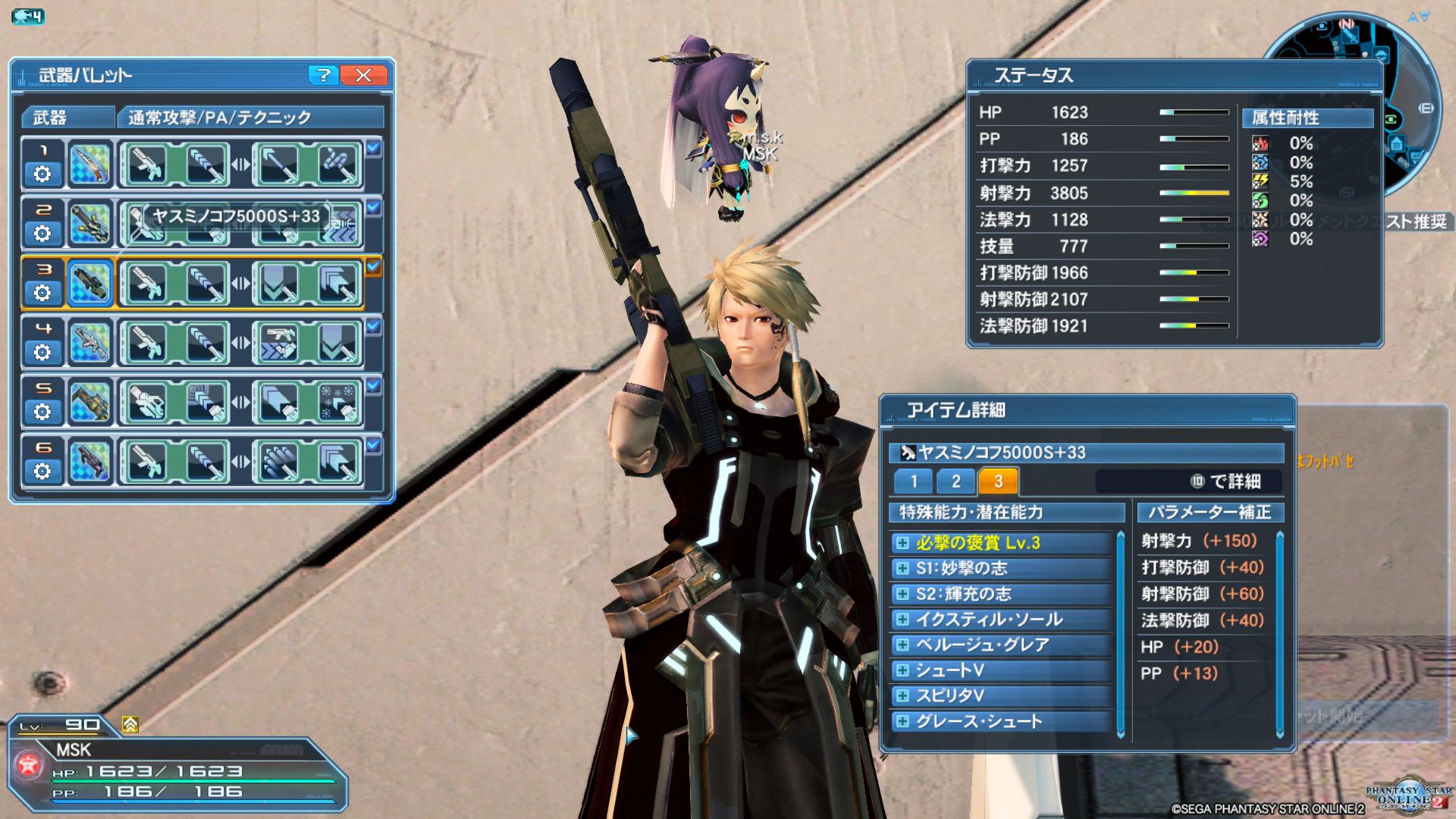Expand the 必撃の褒賞 Lv.3 ability entry
This screenshot has width=1456, height=819.
[902, 543]
